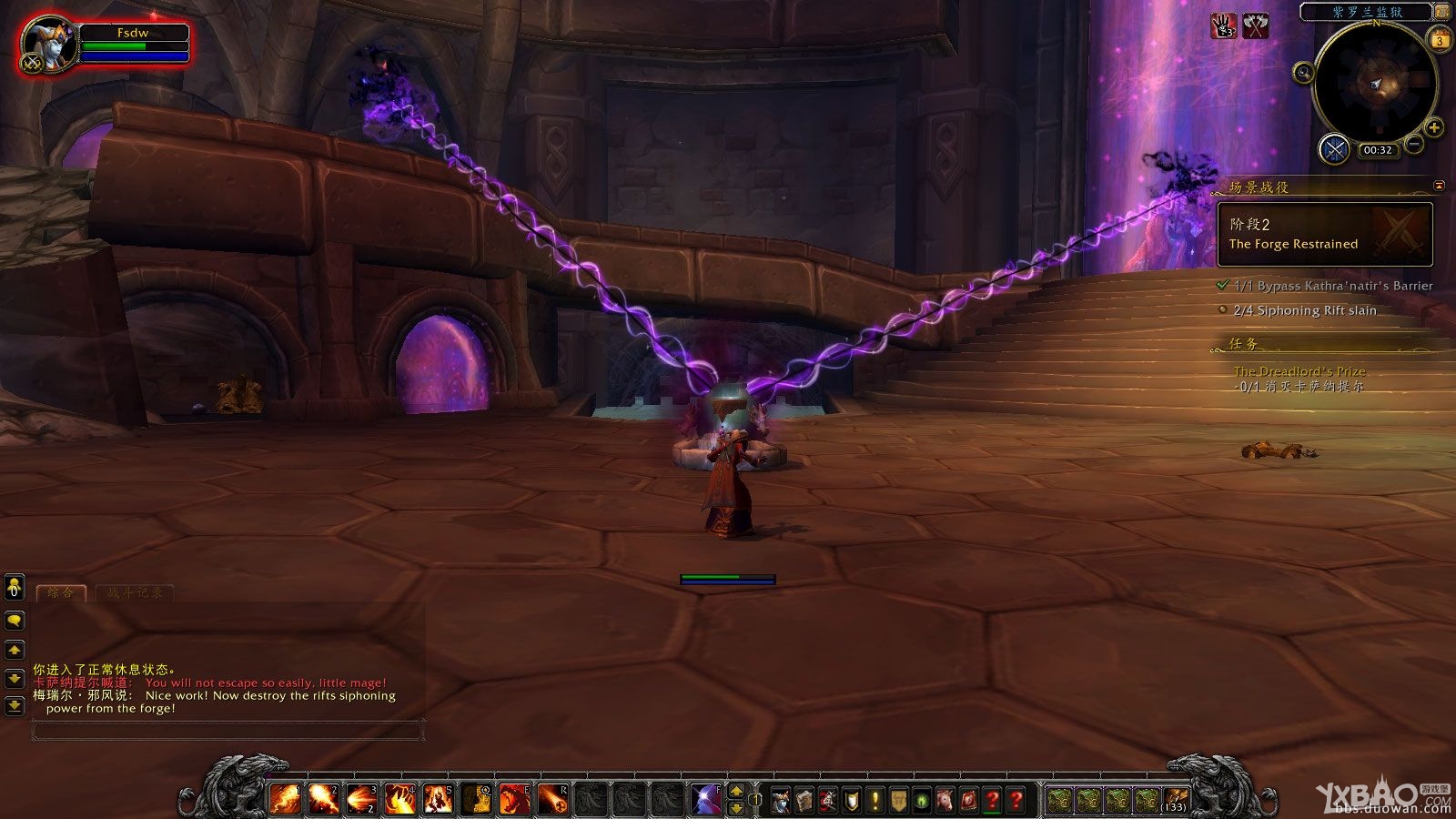This screenshot has width=1456, height=819.
Task: Jump chat to the latest message
Action: click(x=15, y=705)
